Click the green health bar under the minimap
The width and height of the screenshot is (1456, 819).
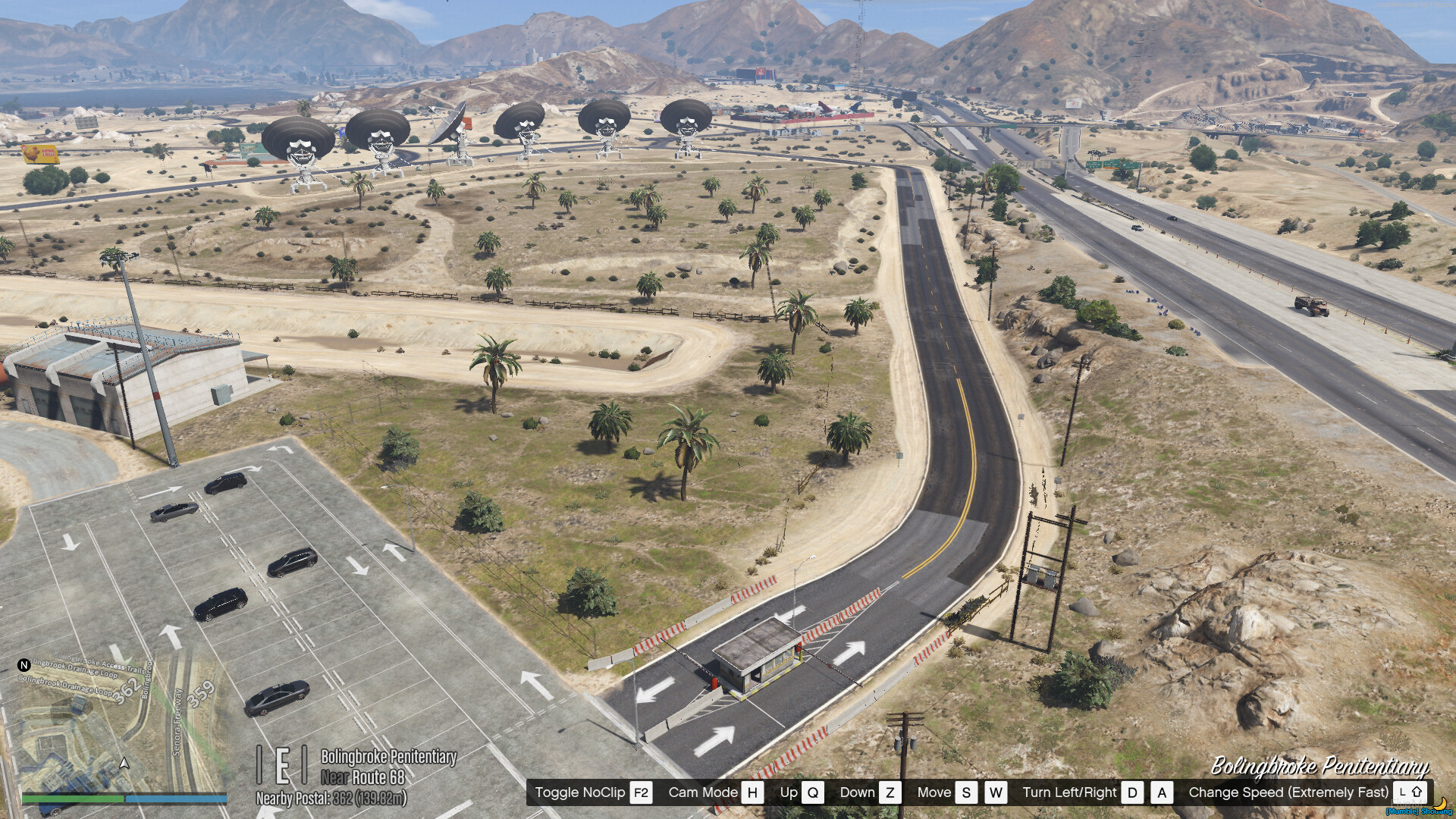73,798
